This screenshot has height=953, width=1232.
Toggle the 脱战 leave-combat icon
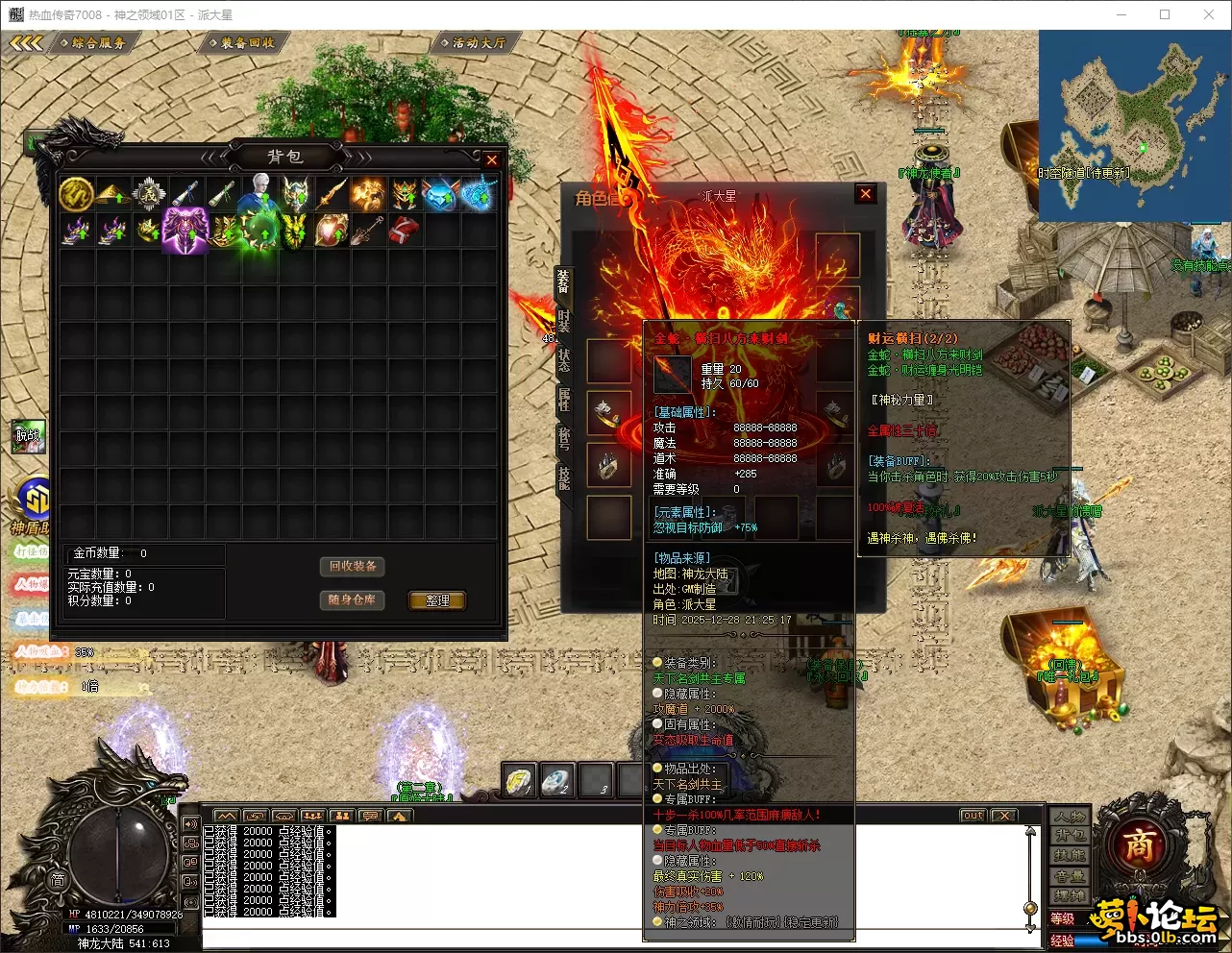pyautogui.click(x=29, y=436)
